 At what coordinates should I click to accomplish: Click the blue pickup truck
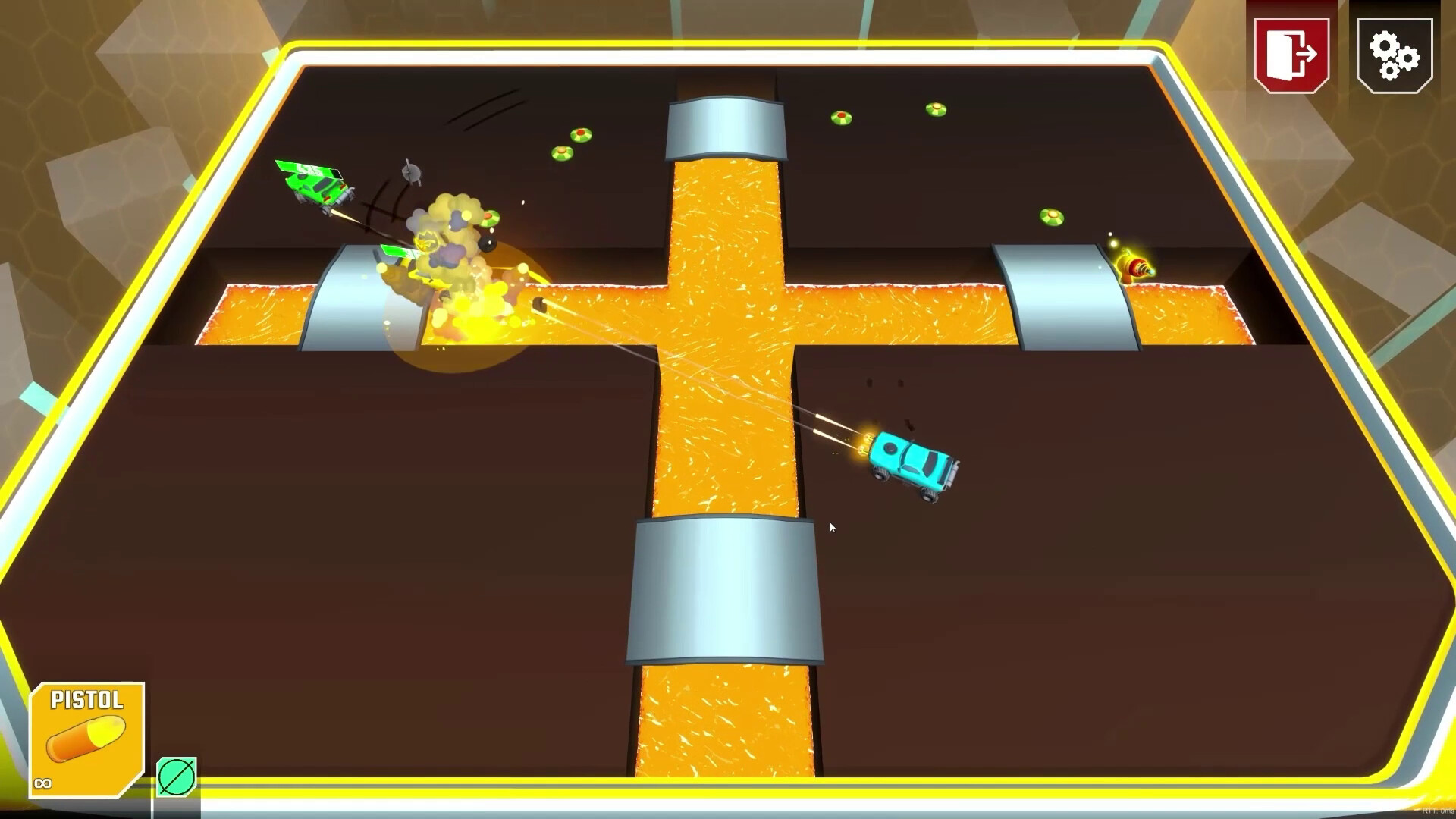(910, 463)
